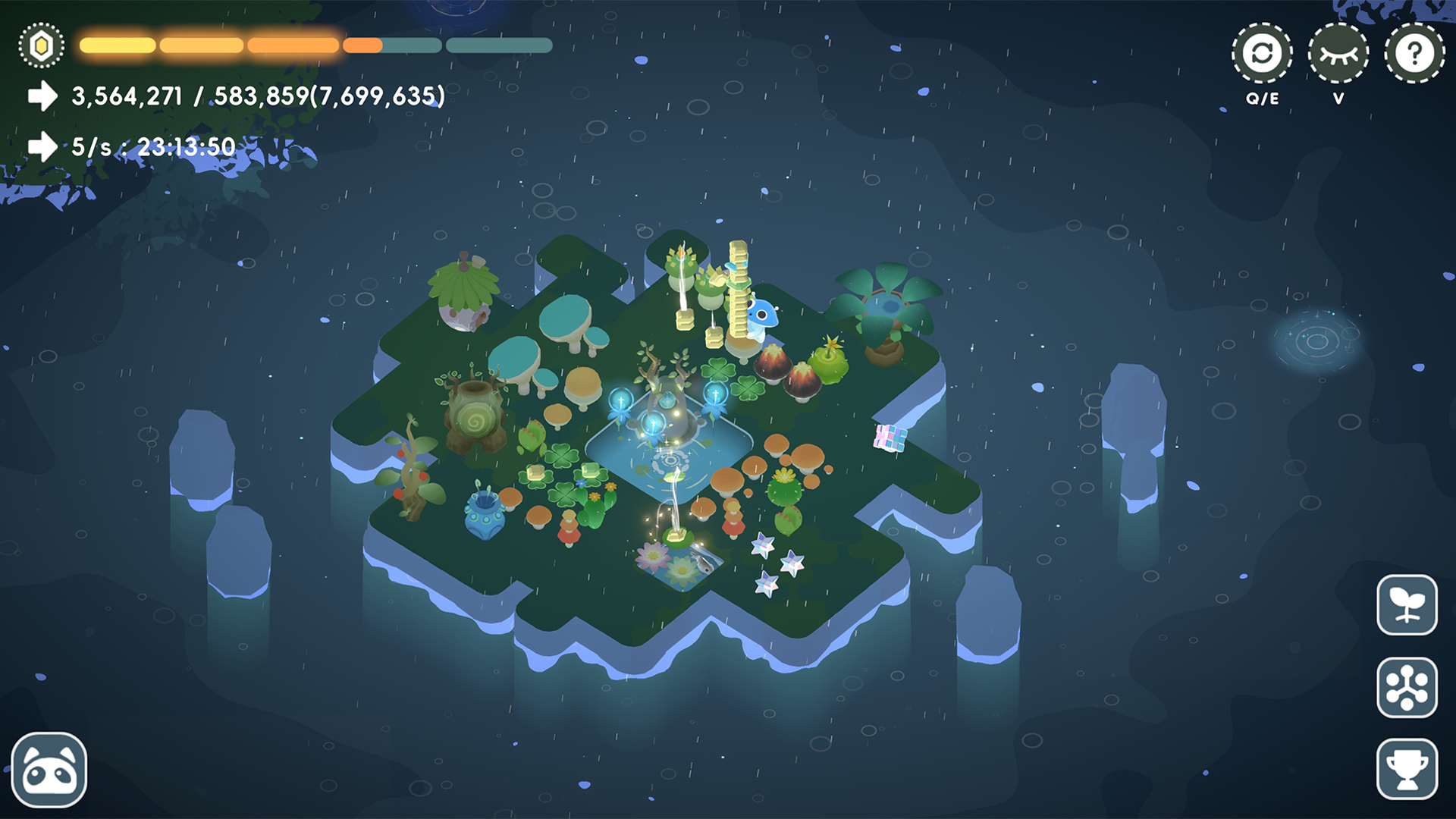This screenshot has width=1456, height=819.
Task: Click the rotate view button
Action: (1262, 54)
